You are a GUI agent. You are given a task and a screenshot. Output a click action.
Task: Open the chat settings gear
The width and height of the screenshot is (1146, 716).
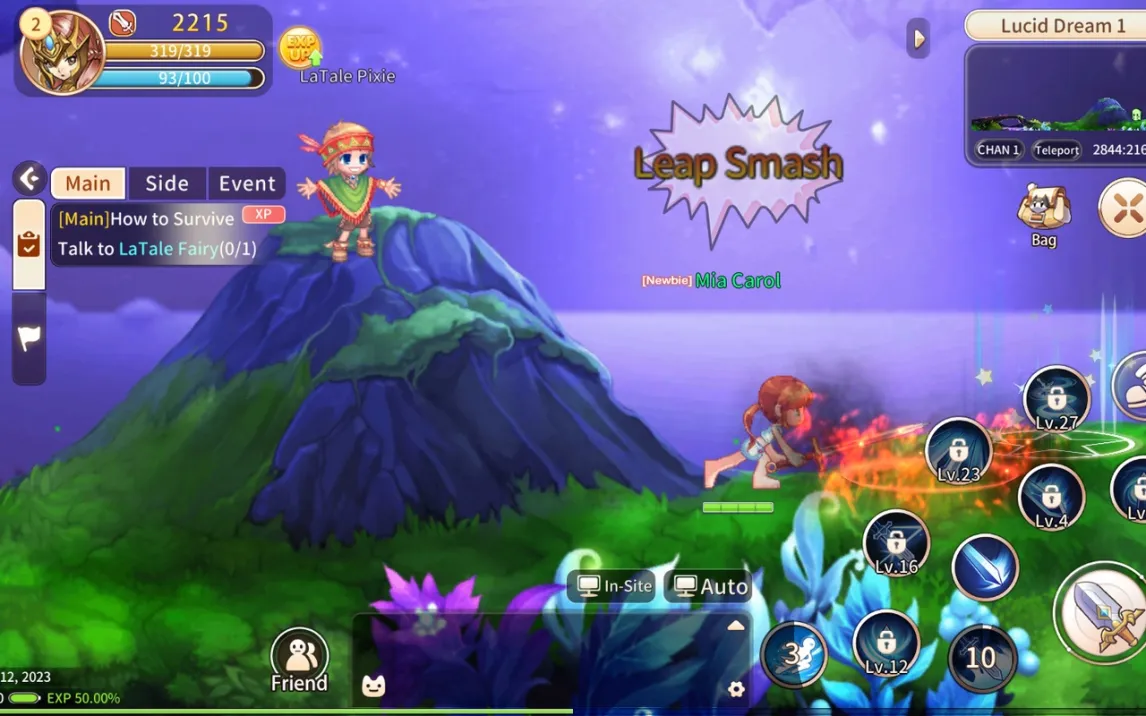(736, 689)
